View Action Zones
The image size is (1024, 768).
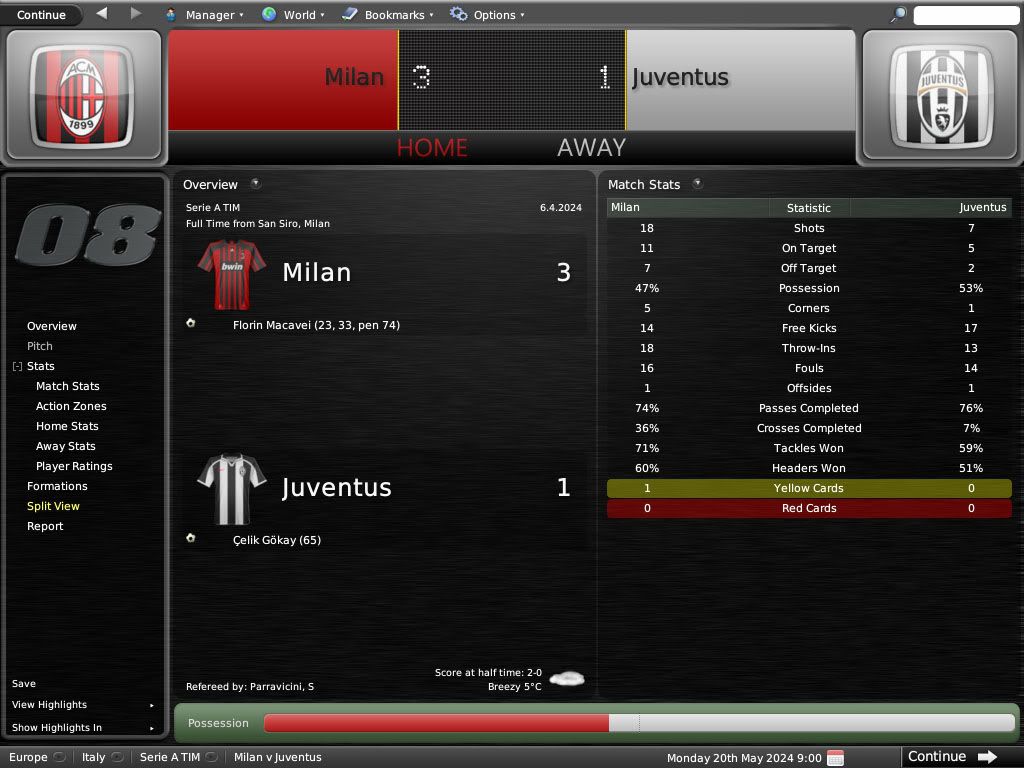point(71,406)
